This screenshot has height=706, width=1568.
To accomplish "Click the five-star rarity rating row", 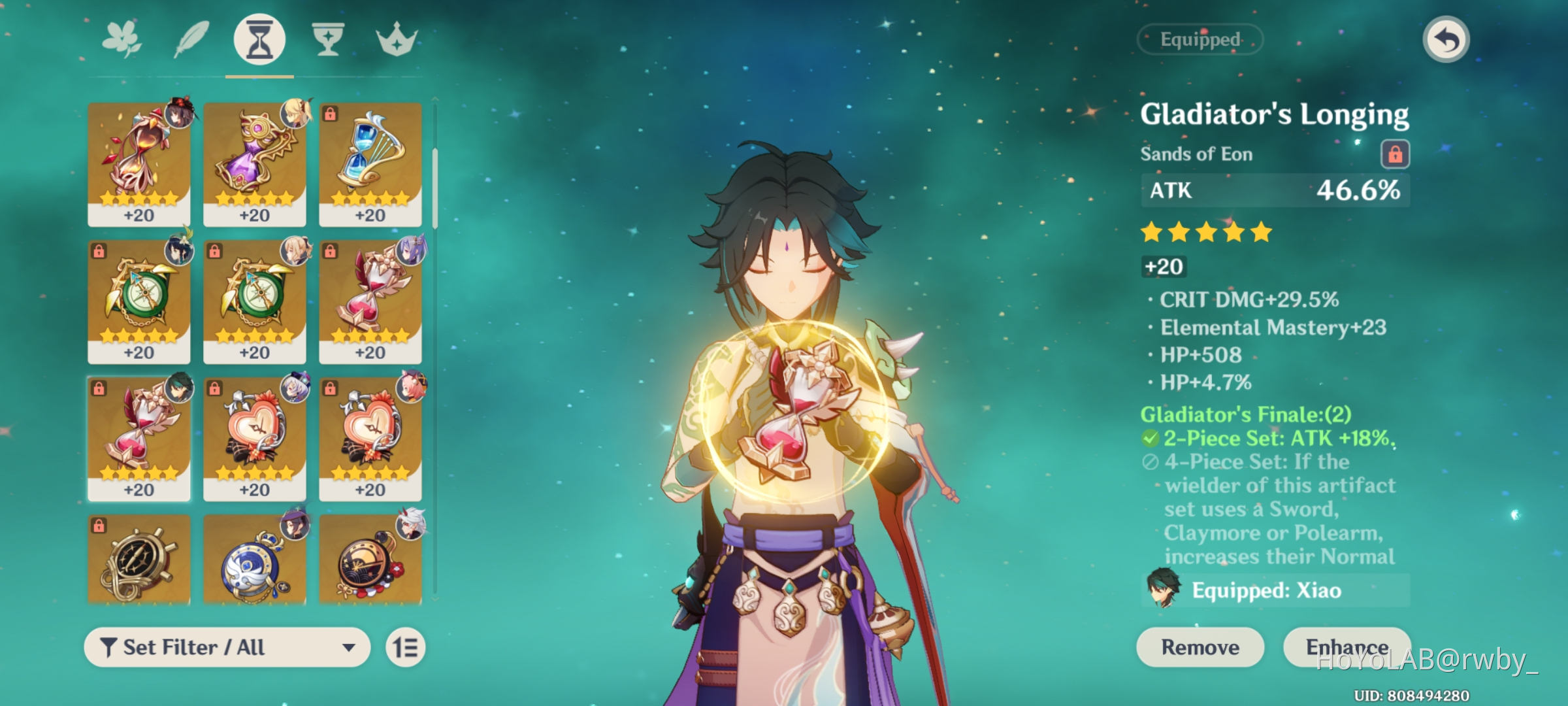I will [x=1204, y=231].
